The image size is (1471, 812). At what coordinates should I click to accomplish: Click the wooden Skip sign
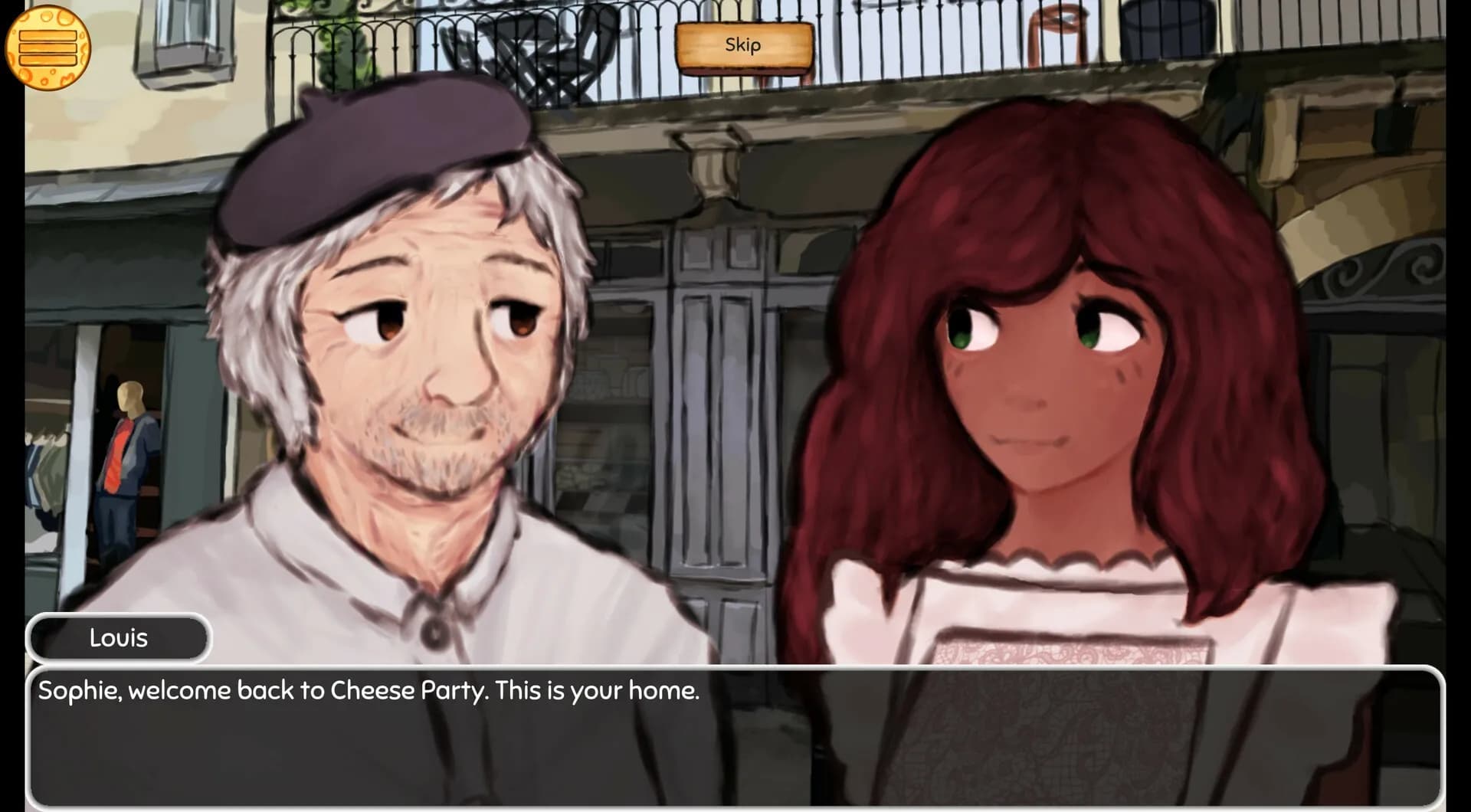(742, 46)
